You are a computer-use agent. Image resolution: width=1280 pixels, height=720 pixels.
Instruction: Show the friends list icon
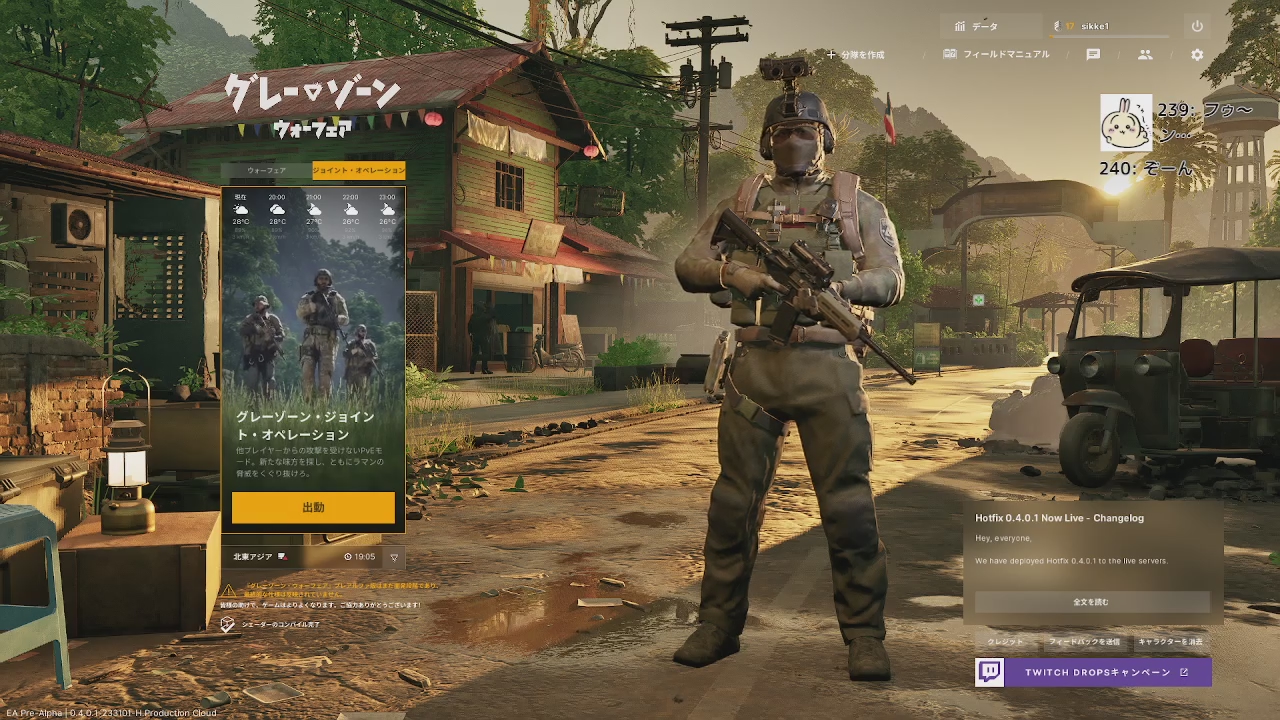[x=1145, y=55]
